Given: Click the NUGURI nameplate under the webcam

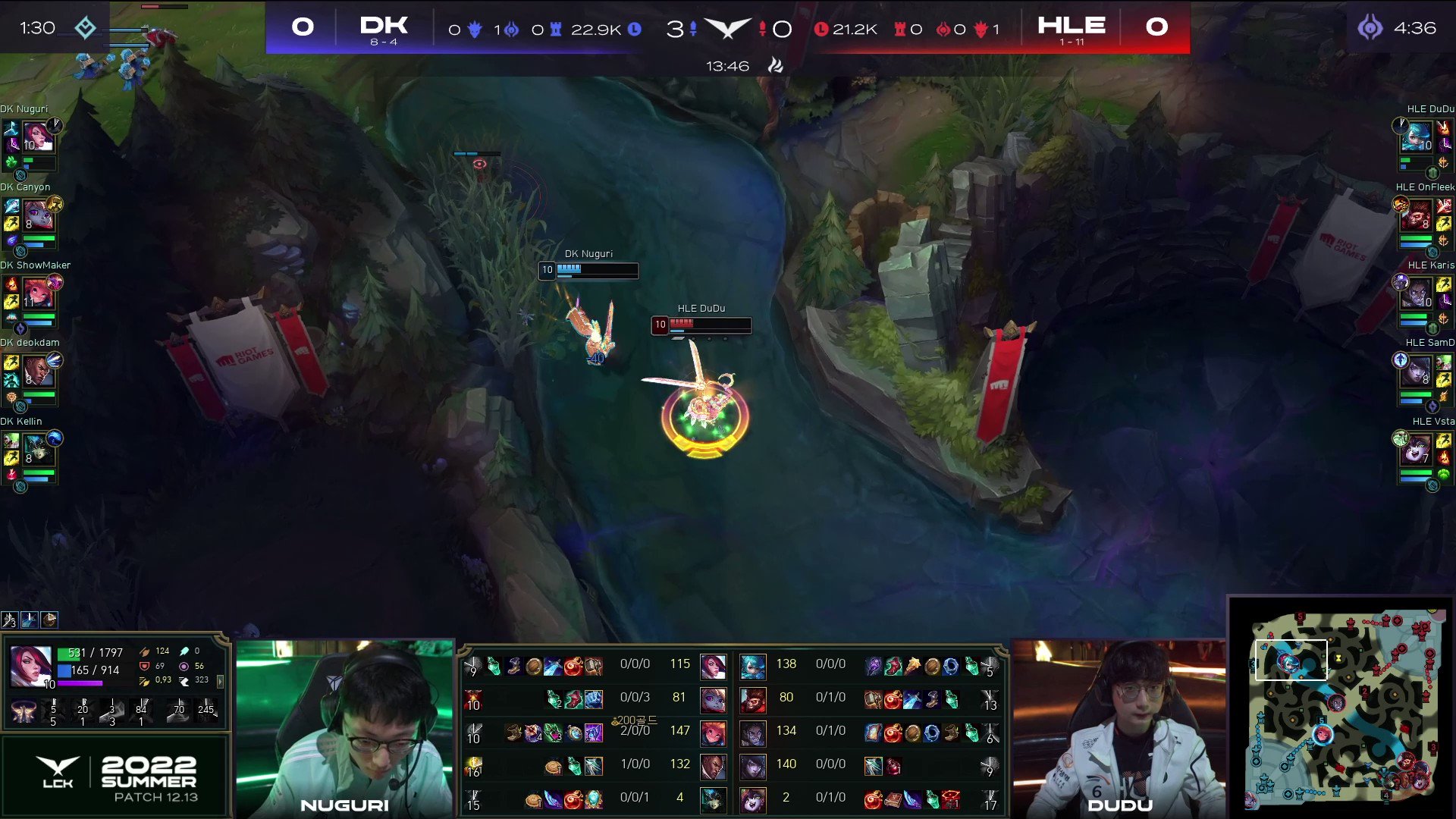Looking at the screenshot, I should (345, 805).
